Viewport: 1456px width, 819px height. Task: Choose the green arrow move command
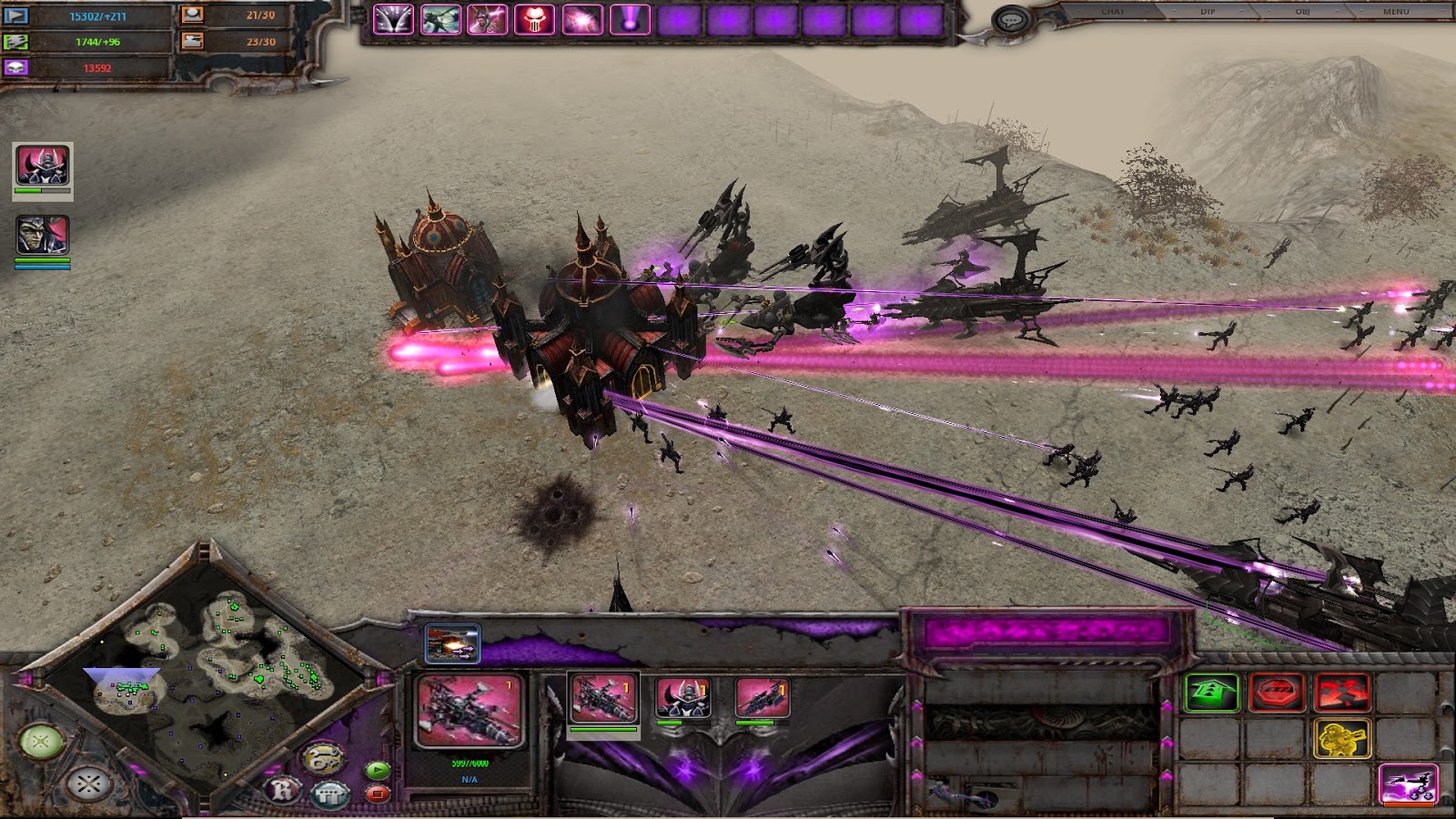pyautogui.click(x=1212, y=693)
